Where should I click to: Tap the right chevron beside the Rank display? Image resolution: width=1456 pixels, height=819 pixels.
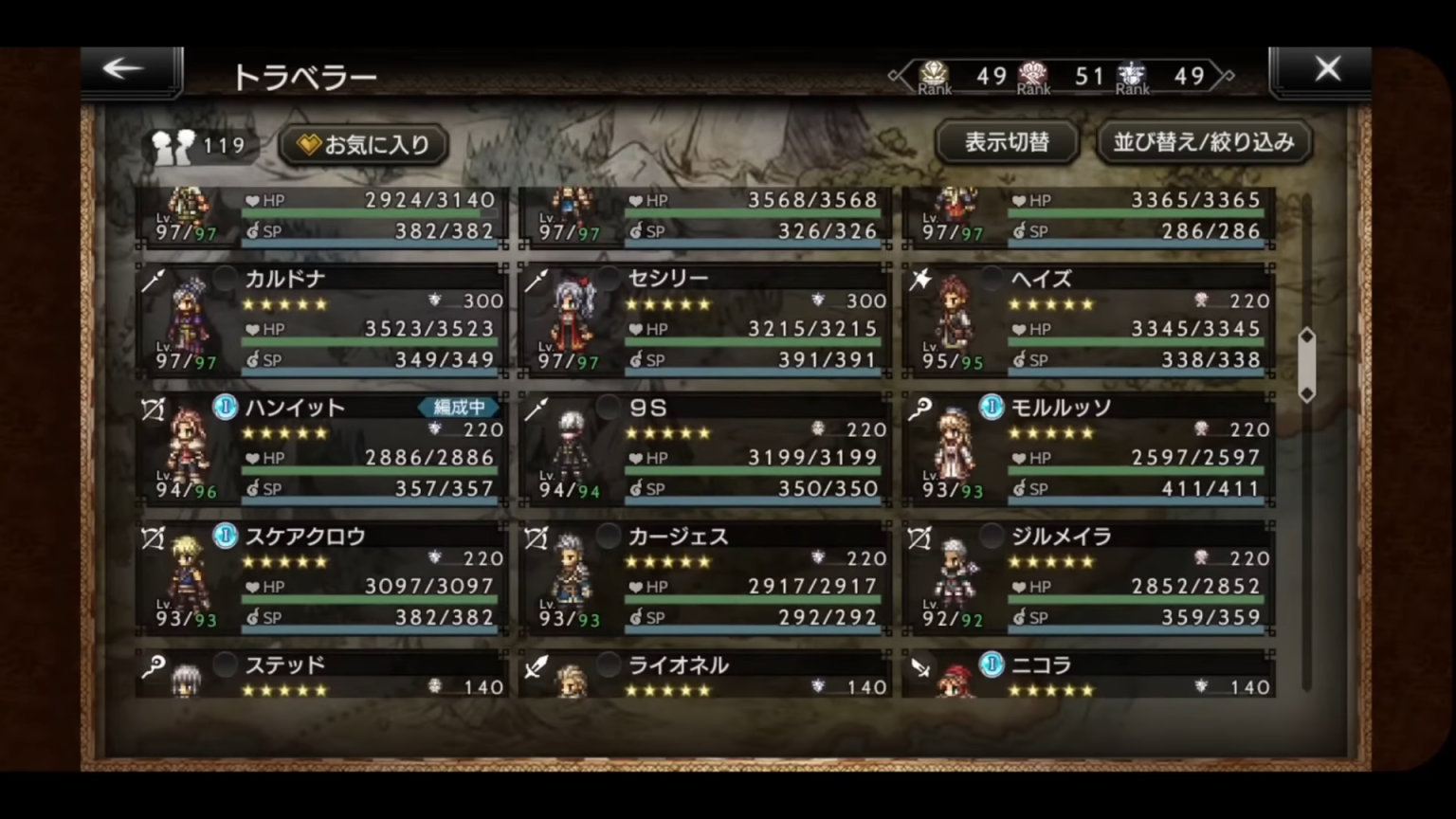(1229, 76)
